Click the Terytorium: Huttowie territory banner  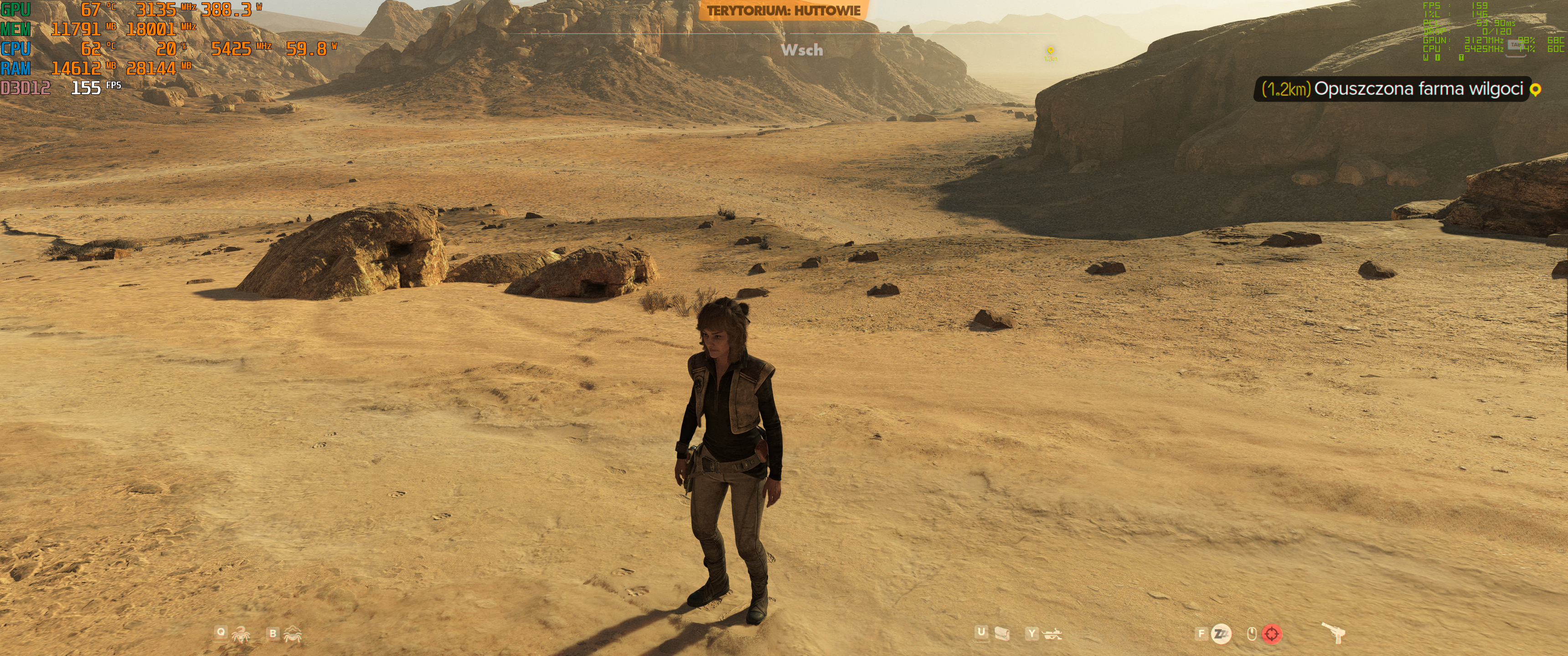pyautogui.click(x=784, y=10)
